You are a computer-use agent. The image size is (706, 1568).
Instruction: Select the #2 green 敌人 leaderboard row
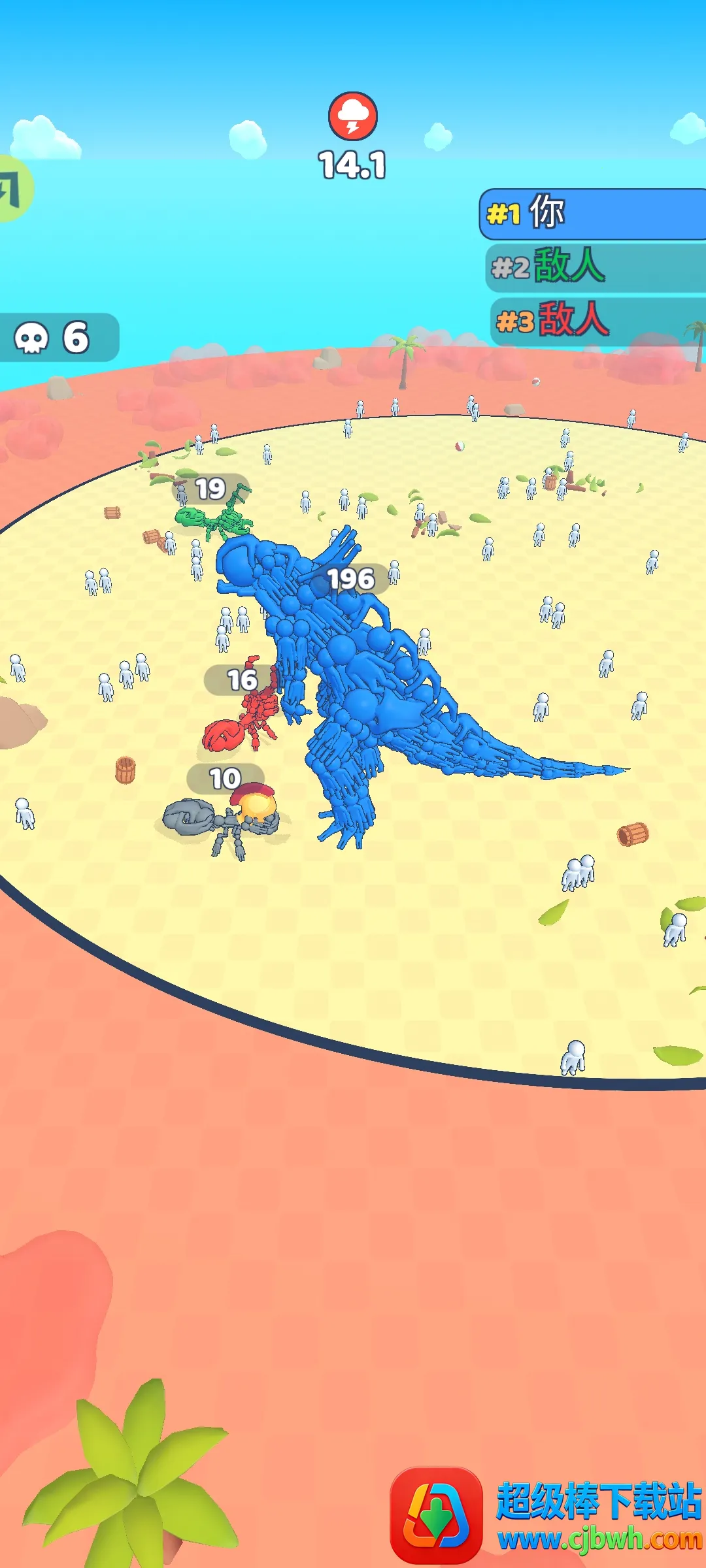click(595, 267)
